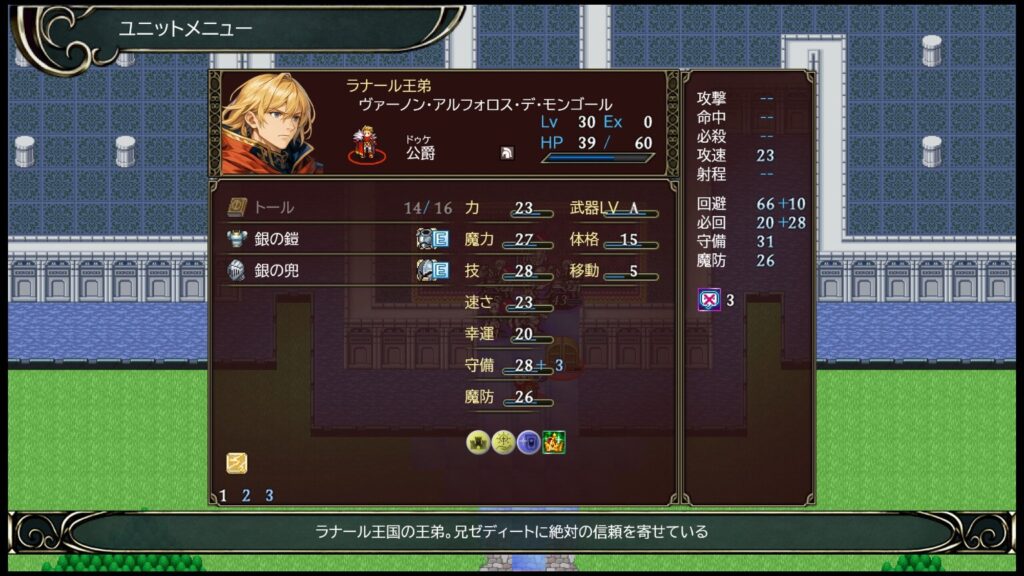
Task: Click the character portrait of ヴァーノン
Action: 268,124
